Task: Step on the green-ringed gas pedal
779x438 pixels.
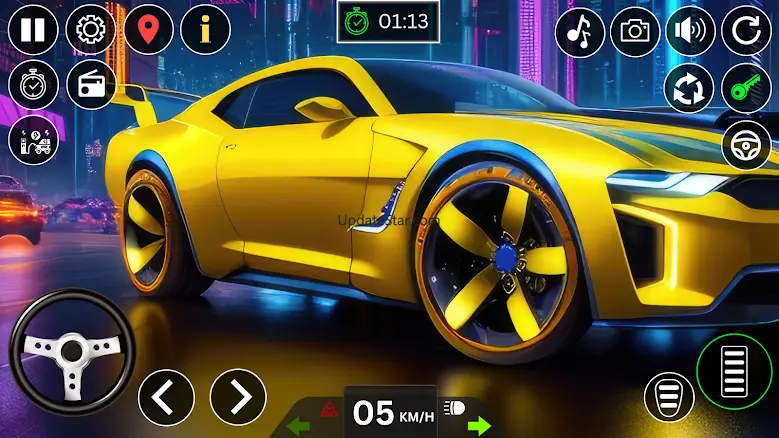Action: pos(734,372)
